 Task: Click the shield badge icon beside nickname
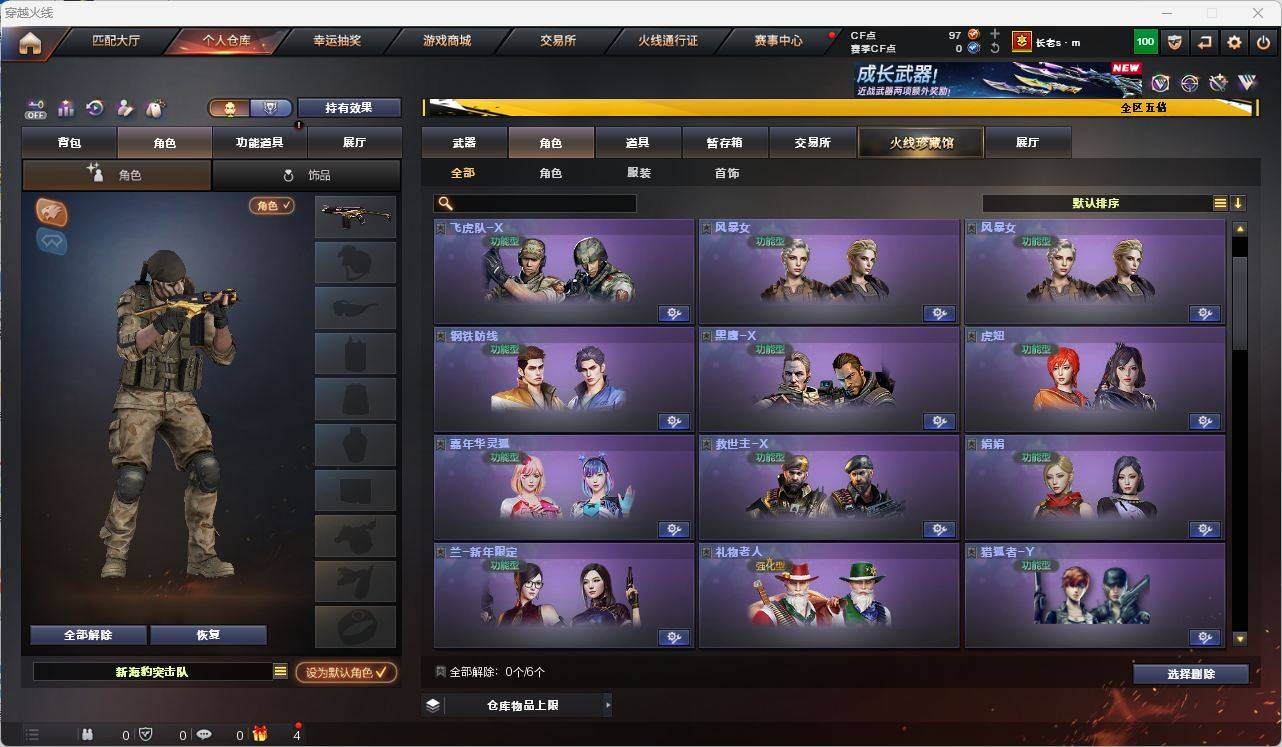click(x=1175, y=41)
